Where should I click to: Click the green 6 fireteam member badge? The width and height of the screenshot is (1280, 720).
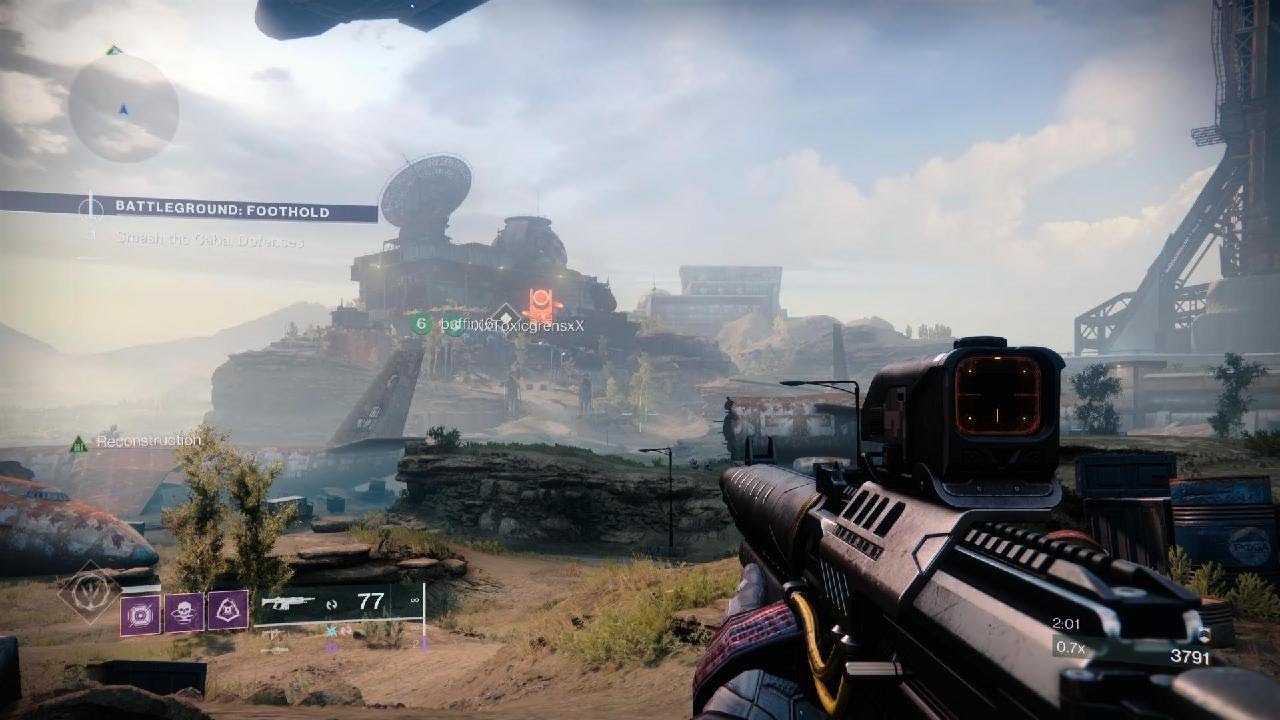point(421,324)
